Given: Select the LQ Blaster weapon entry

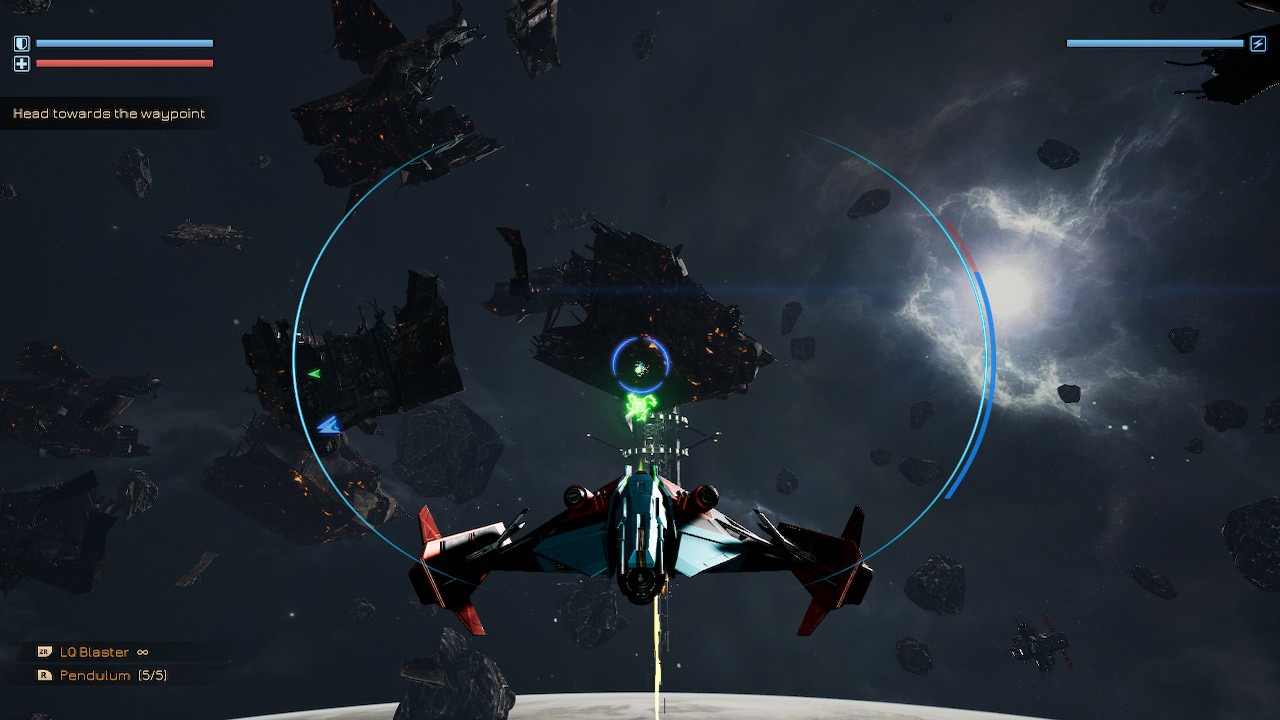Looking at the screenshot, I should [x=94, y=652].
